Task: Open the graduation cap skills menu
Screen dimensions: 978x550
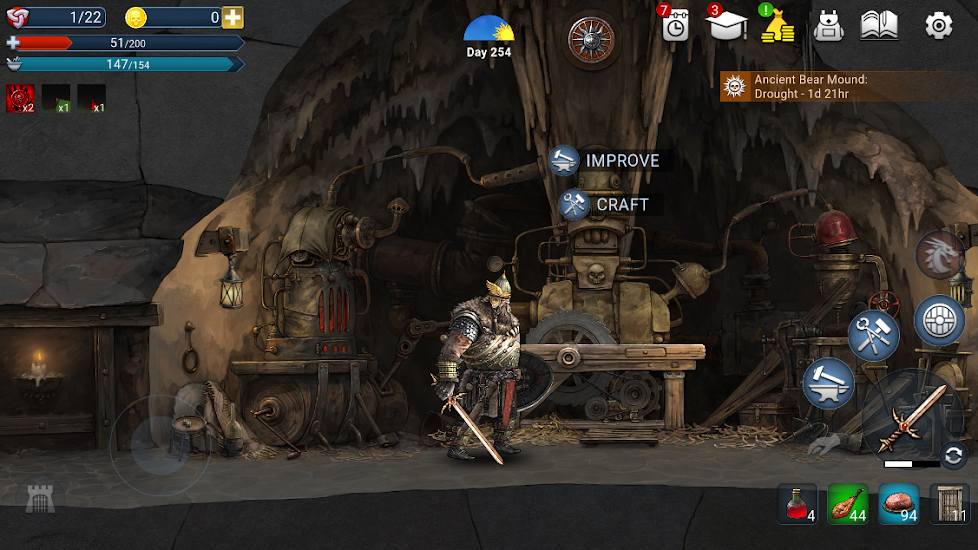Action: (727, 25)
